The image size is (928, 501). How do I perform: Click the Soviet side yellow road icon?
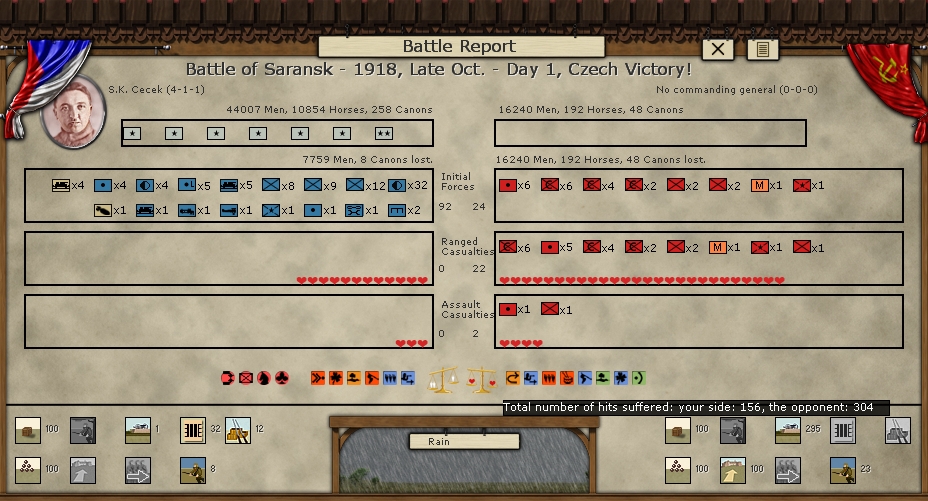tap(733, 469)
